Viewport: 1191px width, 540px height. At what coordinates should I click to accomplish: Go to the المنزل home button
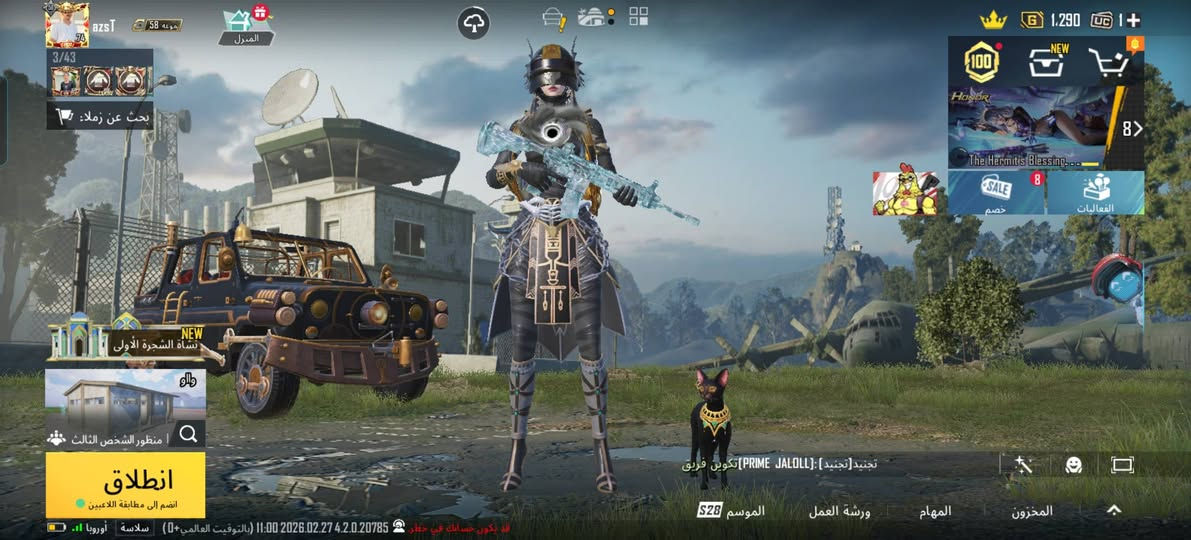coord(239,26)
